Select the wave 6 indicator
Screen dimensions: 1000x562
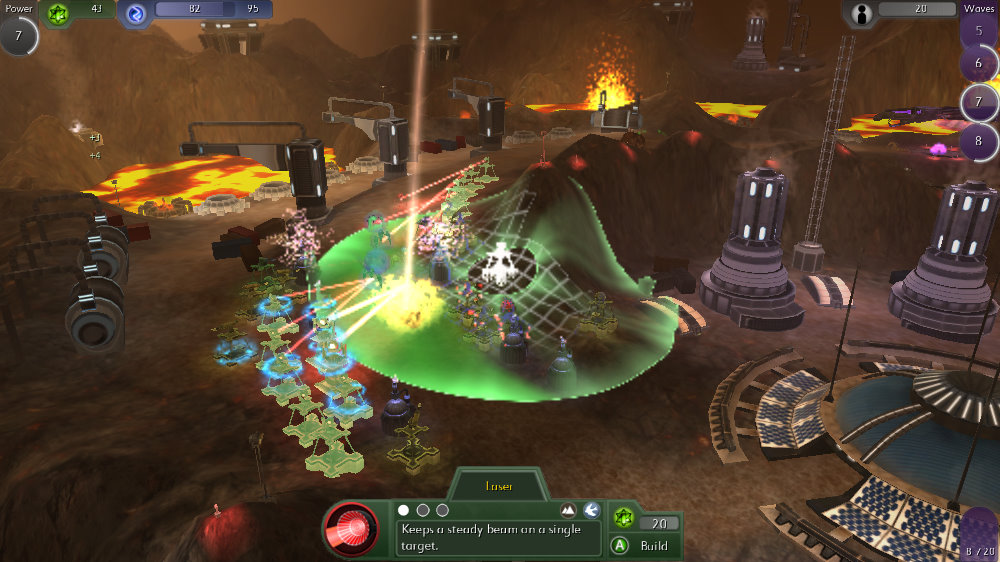978,64
